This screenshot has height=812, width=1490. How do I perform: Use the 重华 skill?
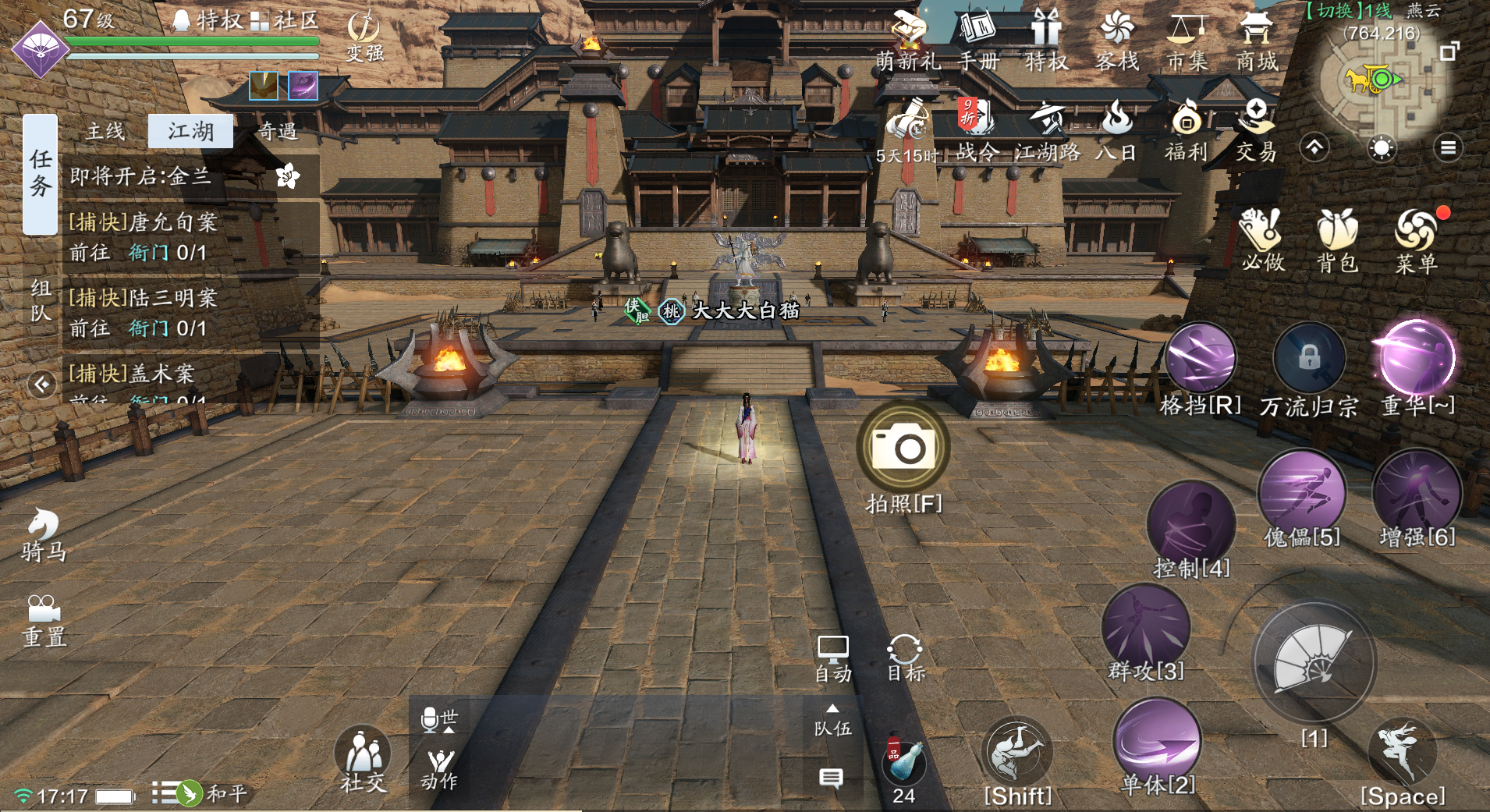tap(1417, 358)
